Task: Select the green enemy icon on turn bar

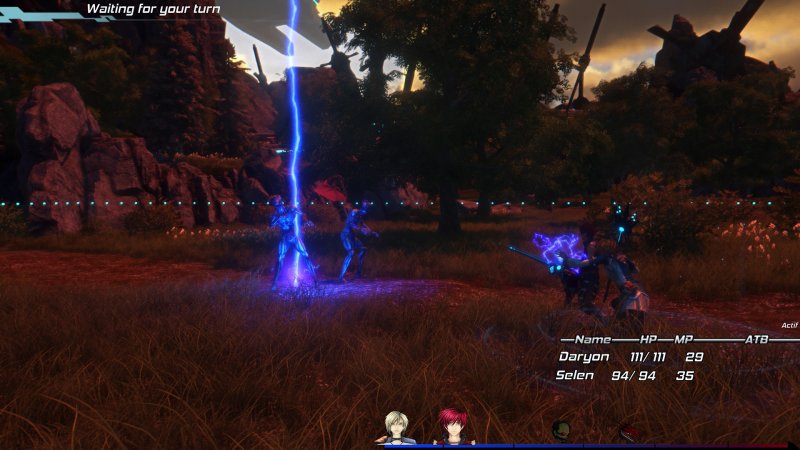Action: [561, 430]
